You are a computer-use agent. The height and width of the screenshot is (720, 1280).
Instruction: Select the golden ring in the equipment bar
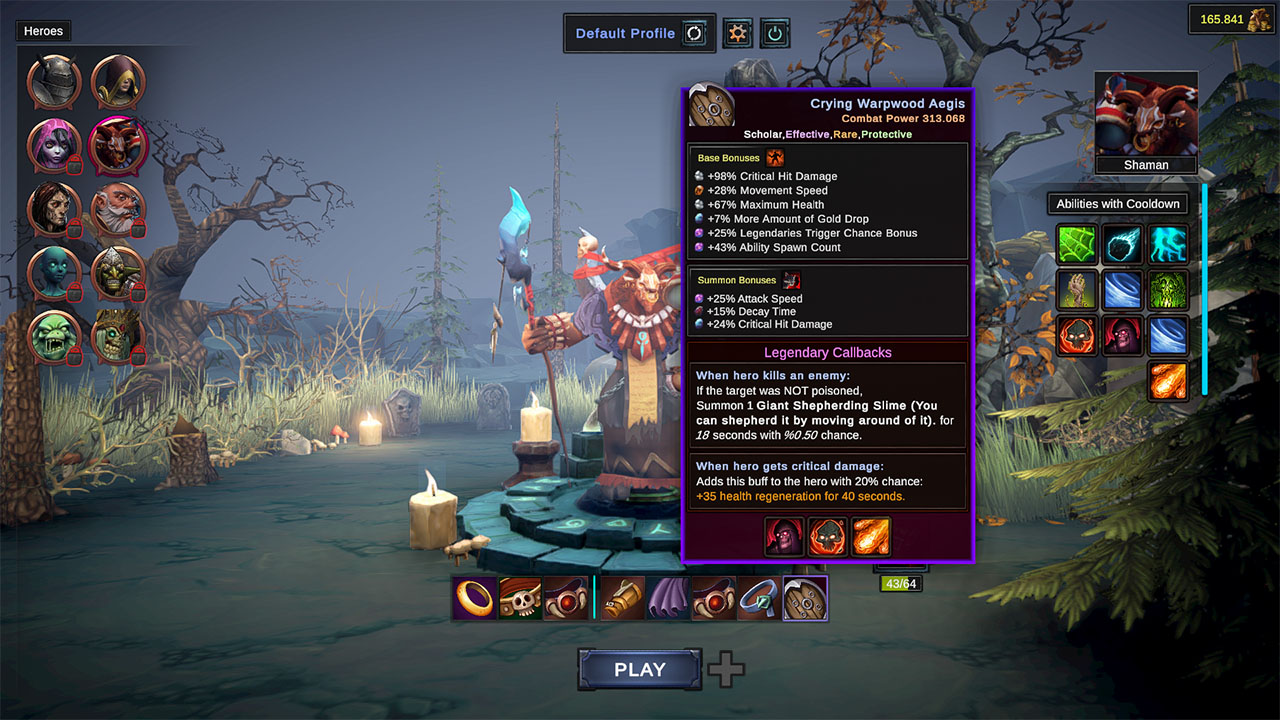473,598
